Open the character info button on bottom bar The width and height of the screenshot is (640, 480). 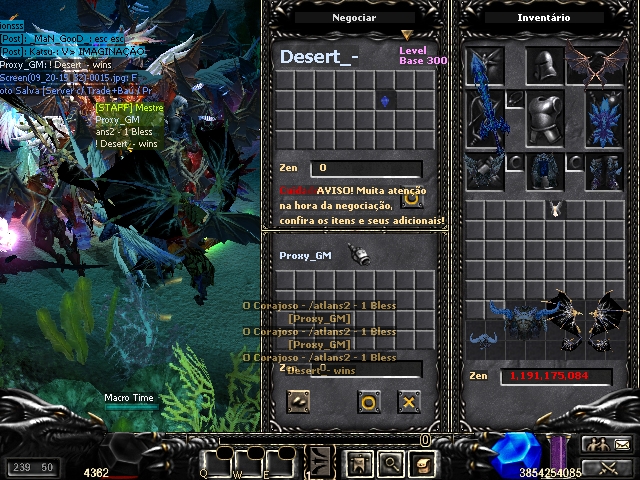[360, 463]
